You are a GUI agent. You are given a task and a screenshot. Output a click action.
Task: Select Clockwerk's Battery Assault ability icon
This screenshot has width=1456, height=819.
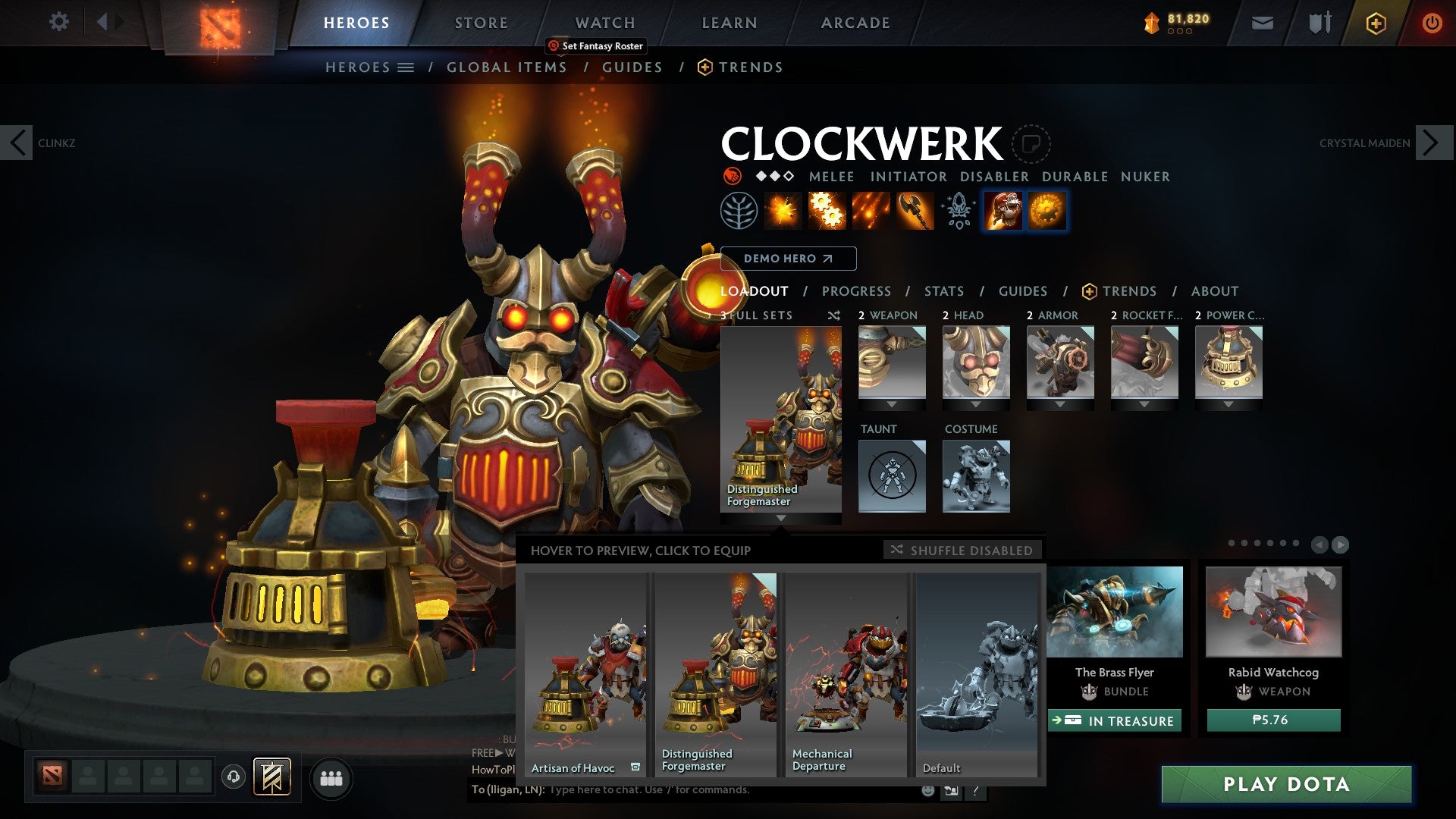tap(783, 212)
